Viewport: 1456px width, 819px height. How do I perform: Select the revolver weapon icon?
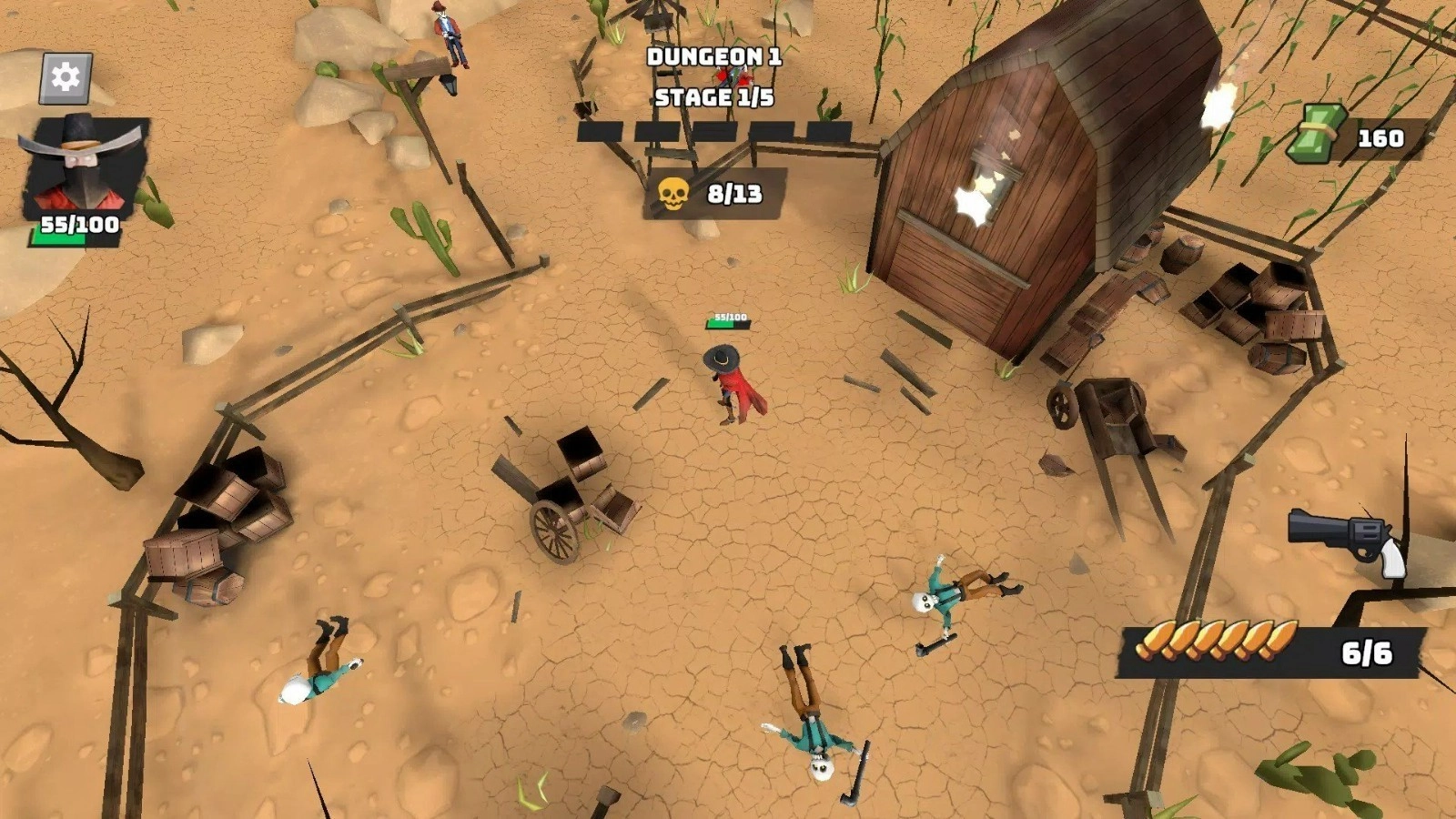(1347, 539)
